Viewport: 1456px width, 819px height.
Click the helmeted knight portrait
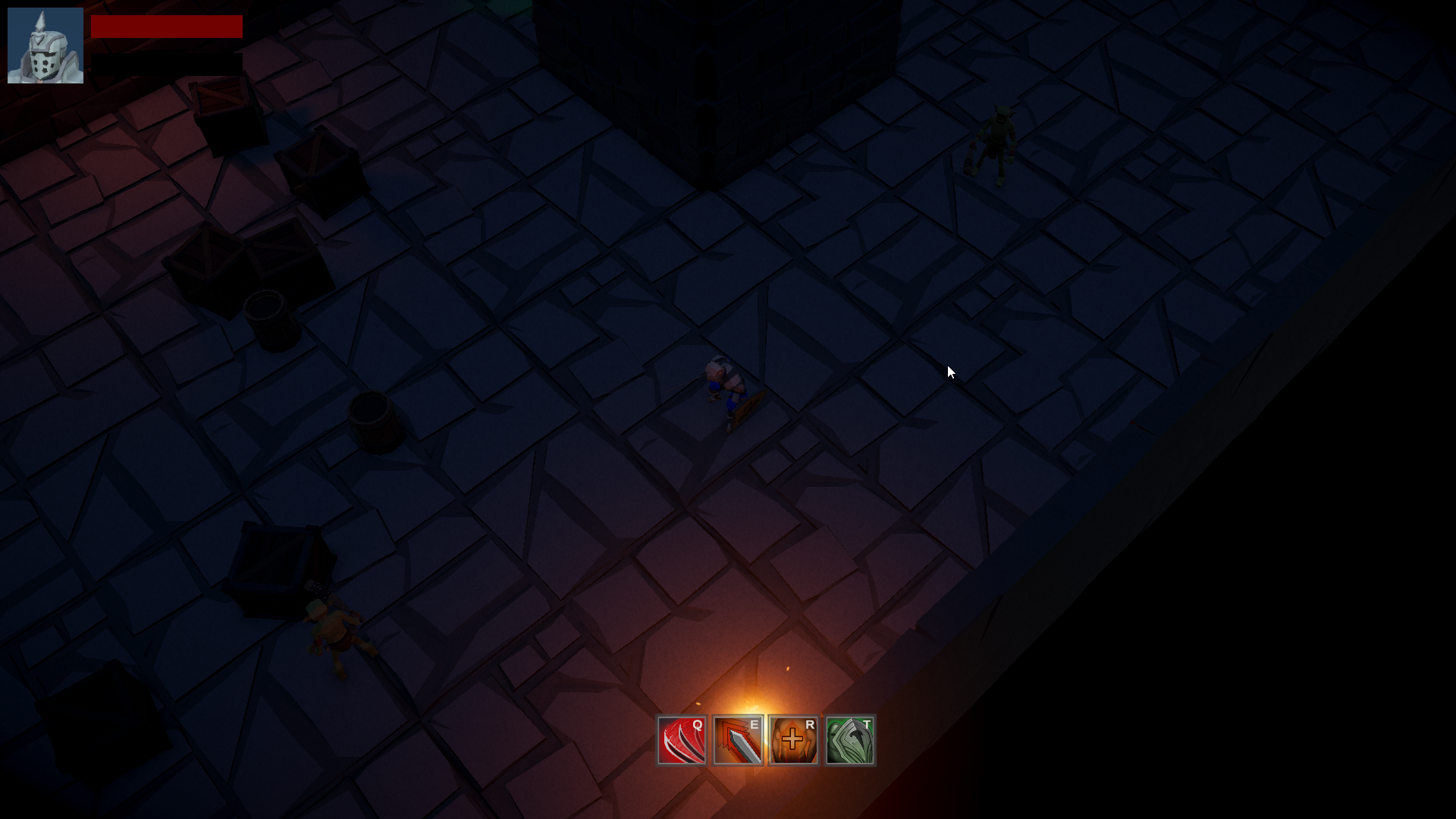(x=45, y=45)
